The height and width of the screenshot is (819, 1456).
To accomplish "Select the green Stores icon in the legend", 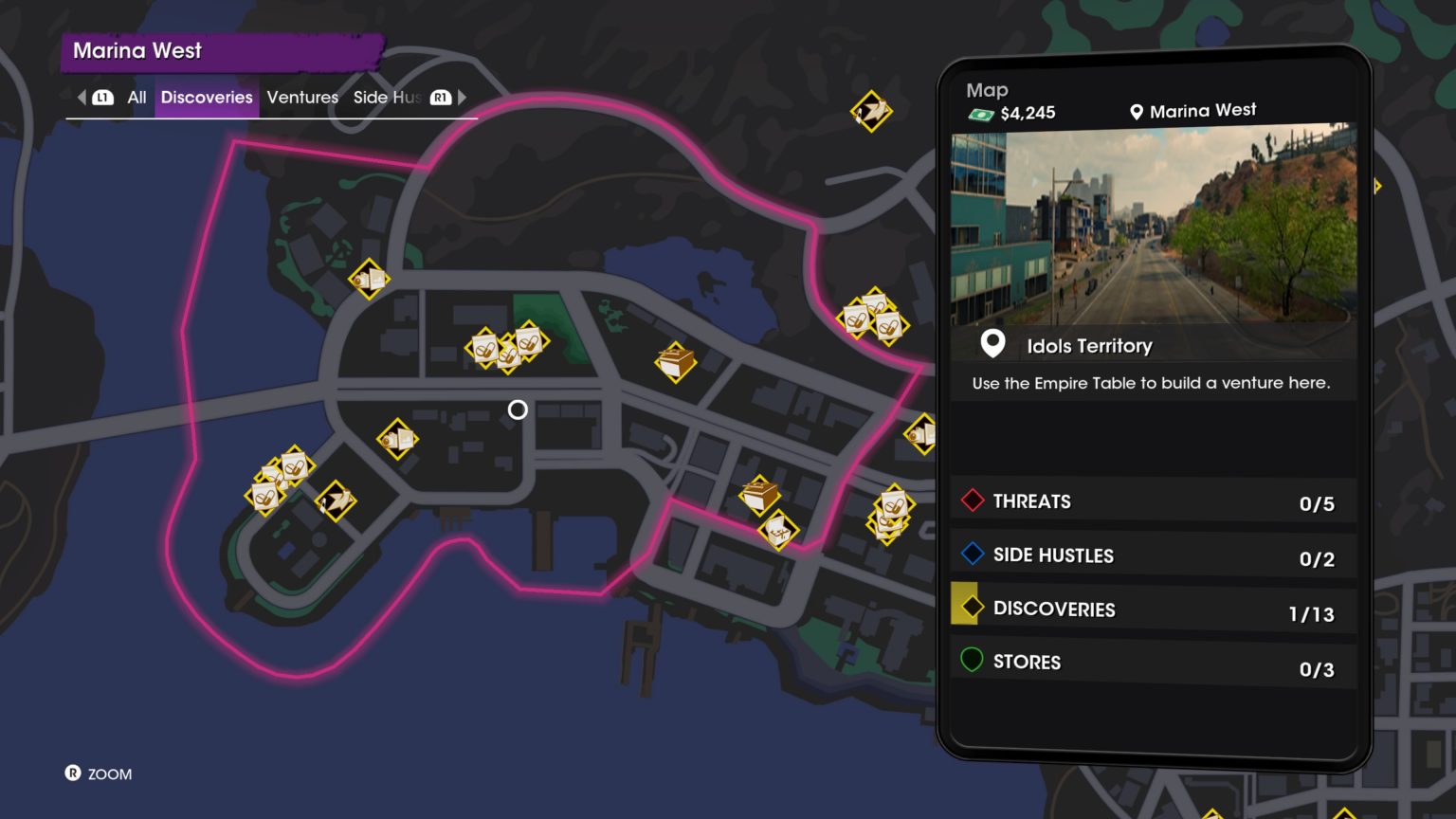I will [970, 662].
